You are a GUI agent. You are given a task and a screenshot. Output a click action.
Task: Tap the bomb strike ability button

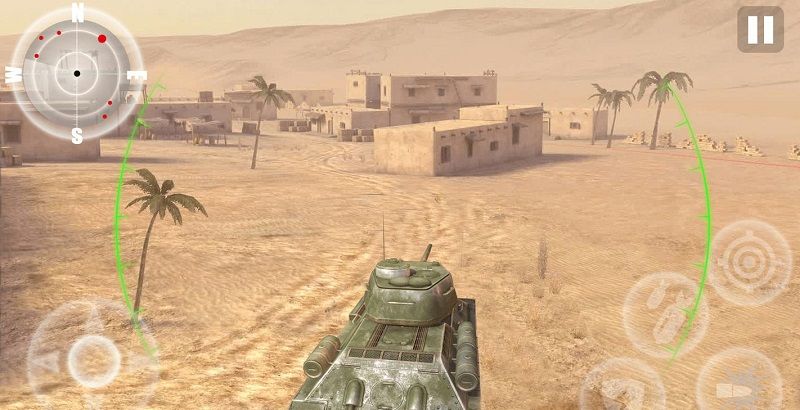coord(665,315)
